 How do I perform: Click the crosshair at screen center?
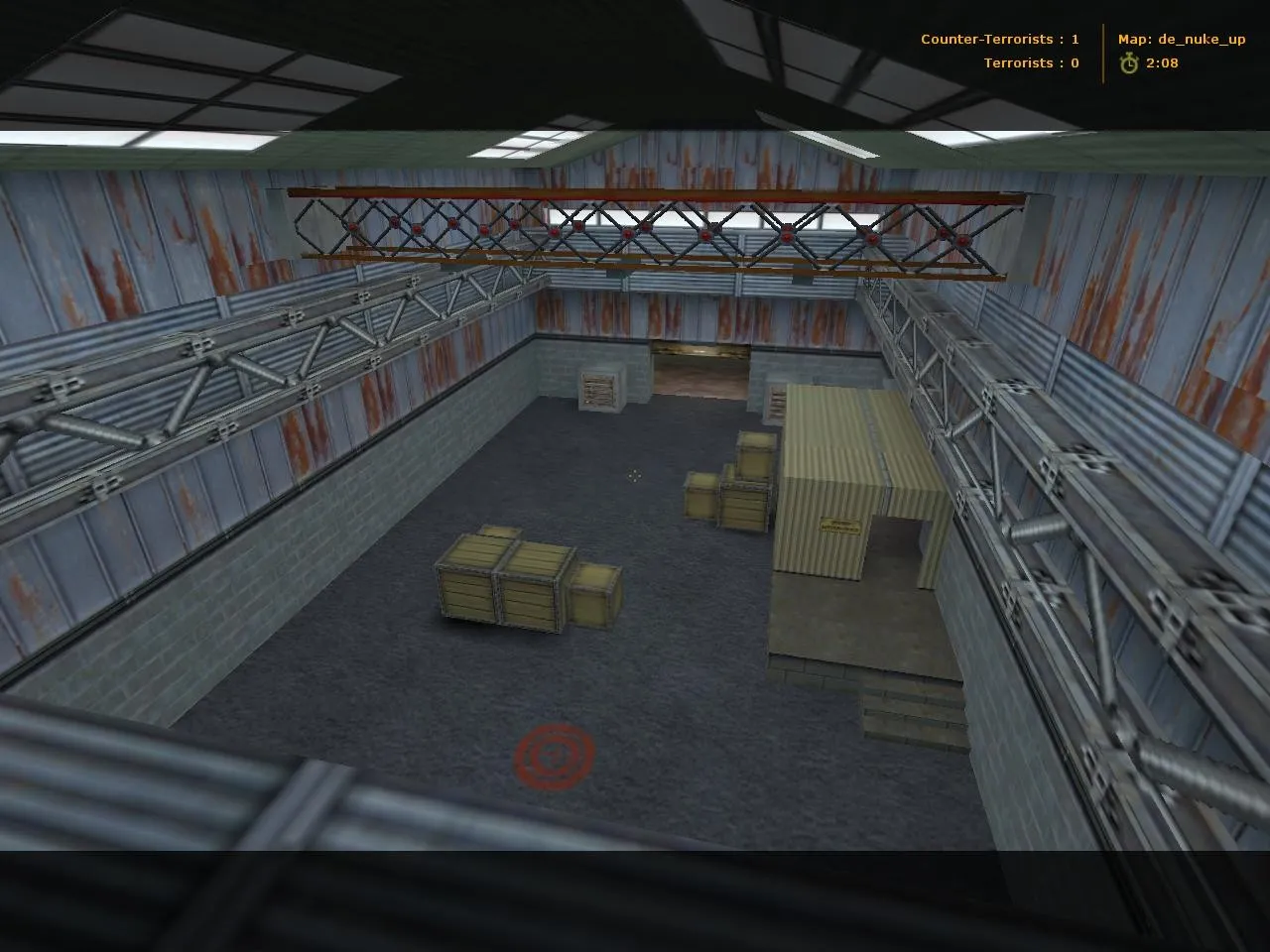coord(634,477)
